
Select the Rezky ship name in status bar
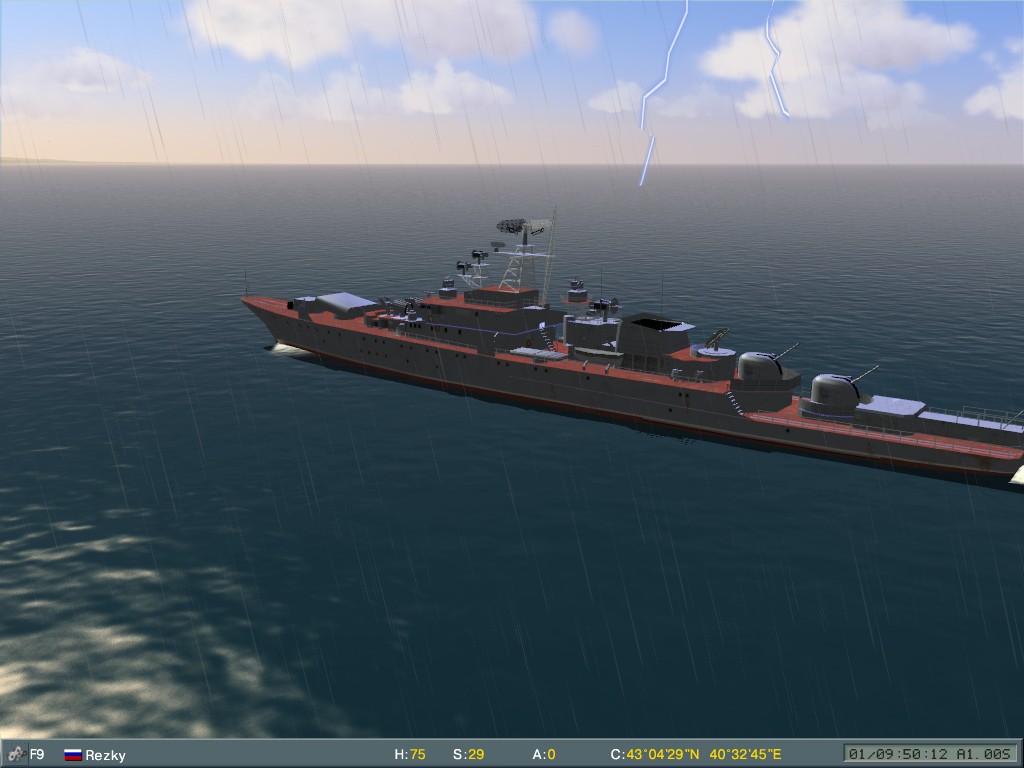(106, 755)
